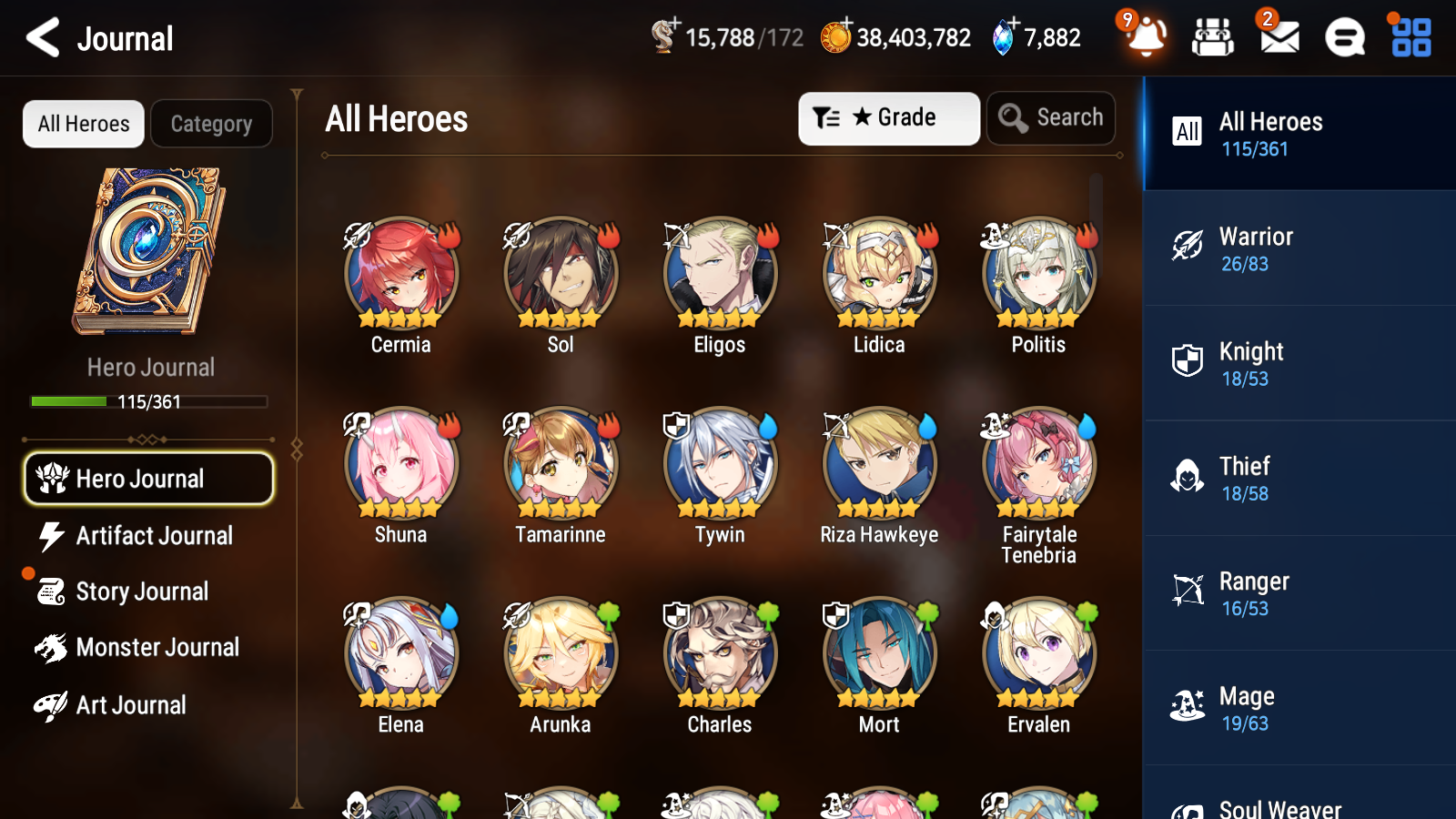Expand the Category view
1456x819 pixels.
coord(211,124)
